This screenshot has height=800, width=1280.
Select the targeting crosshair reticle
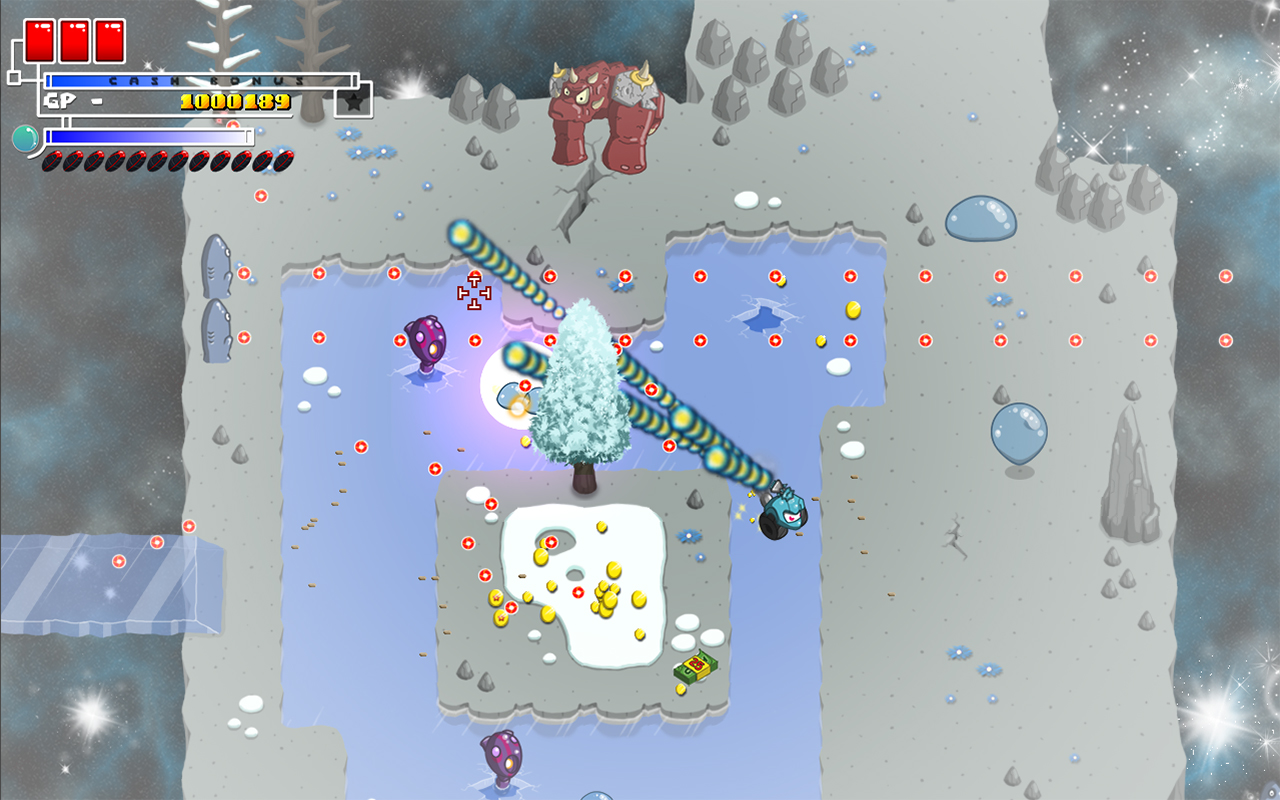[x=474, y=292]
